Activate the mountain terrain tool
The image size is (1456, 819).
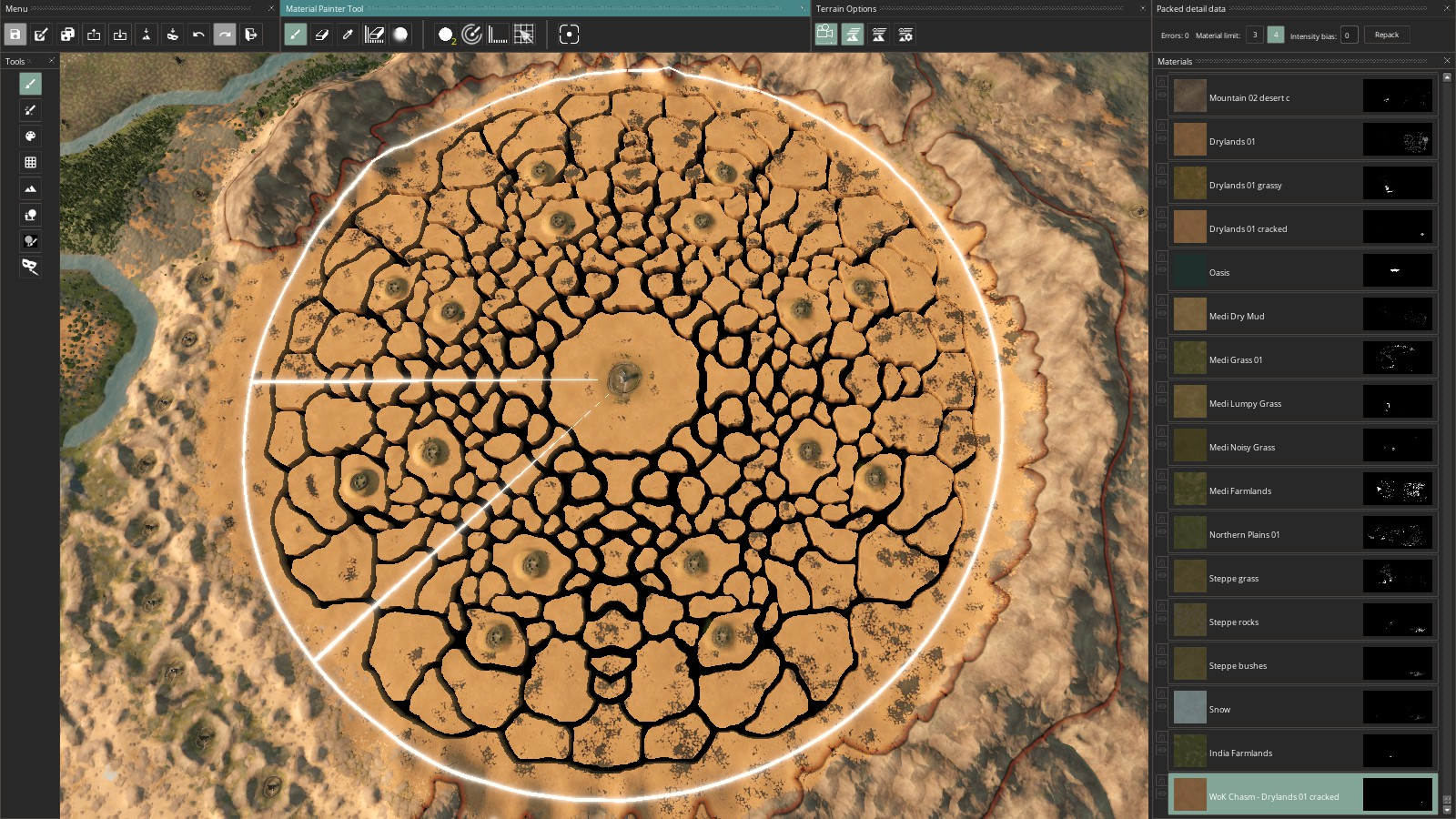point(30,188)
